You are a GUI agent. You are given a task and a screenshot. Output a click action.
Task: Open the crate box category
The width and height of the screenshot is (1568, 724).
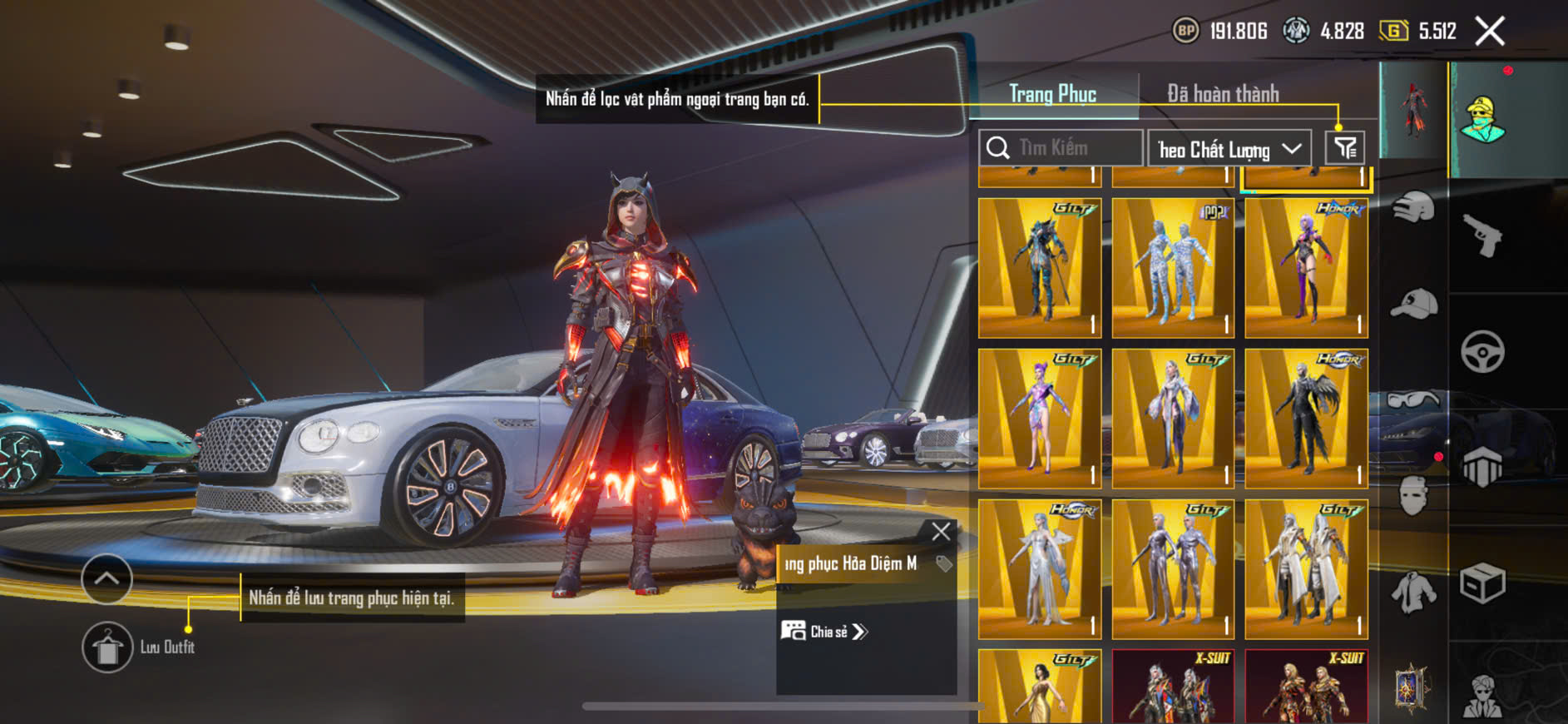(1483, 583)
